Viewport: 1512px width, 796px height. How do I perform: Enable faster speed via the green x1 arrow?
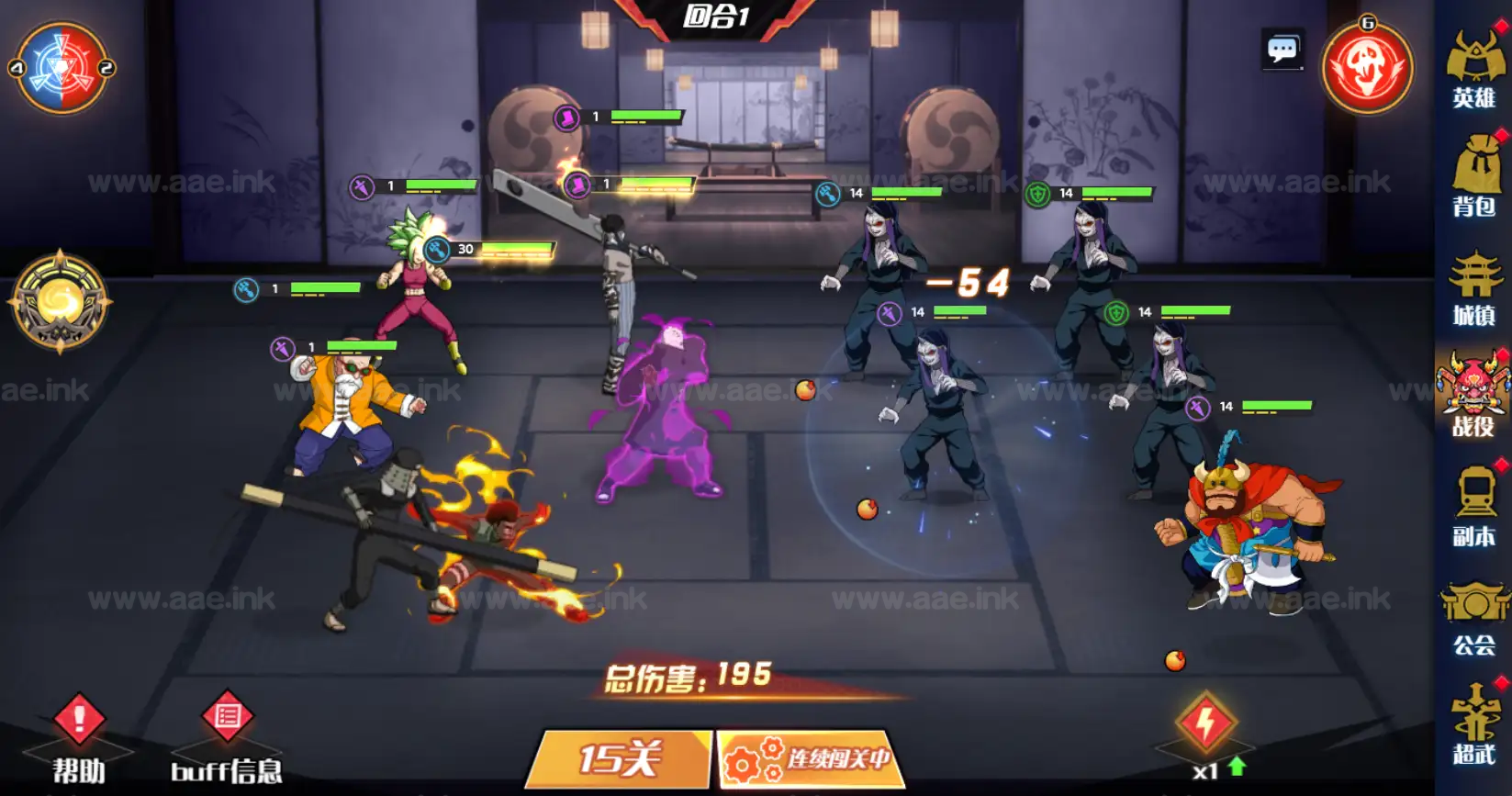pos(1236,764)
